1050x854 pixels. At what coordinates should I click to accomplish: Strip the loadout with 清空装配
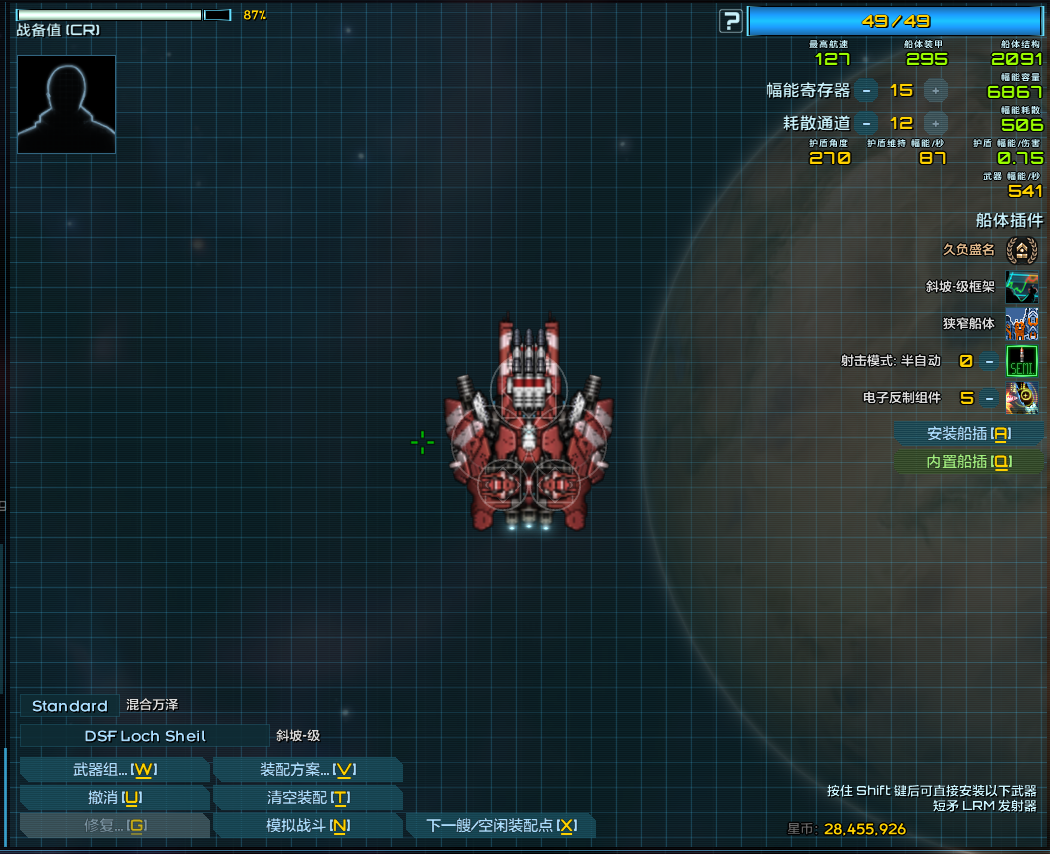307,797
